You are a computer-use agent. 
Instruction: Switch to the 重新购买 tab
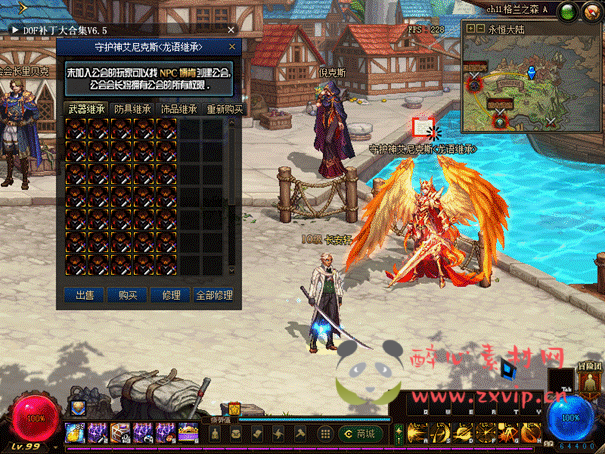point(224,109)
